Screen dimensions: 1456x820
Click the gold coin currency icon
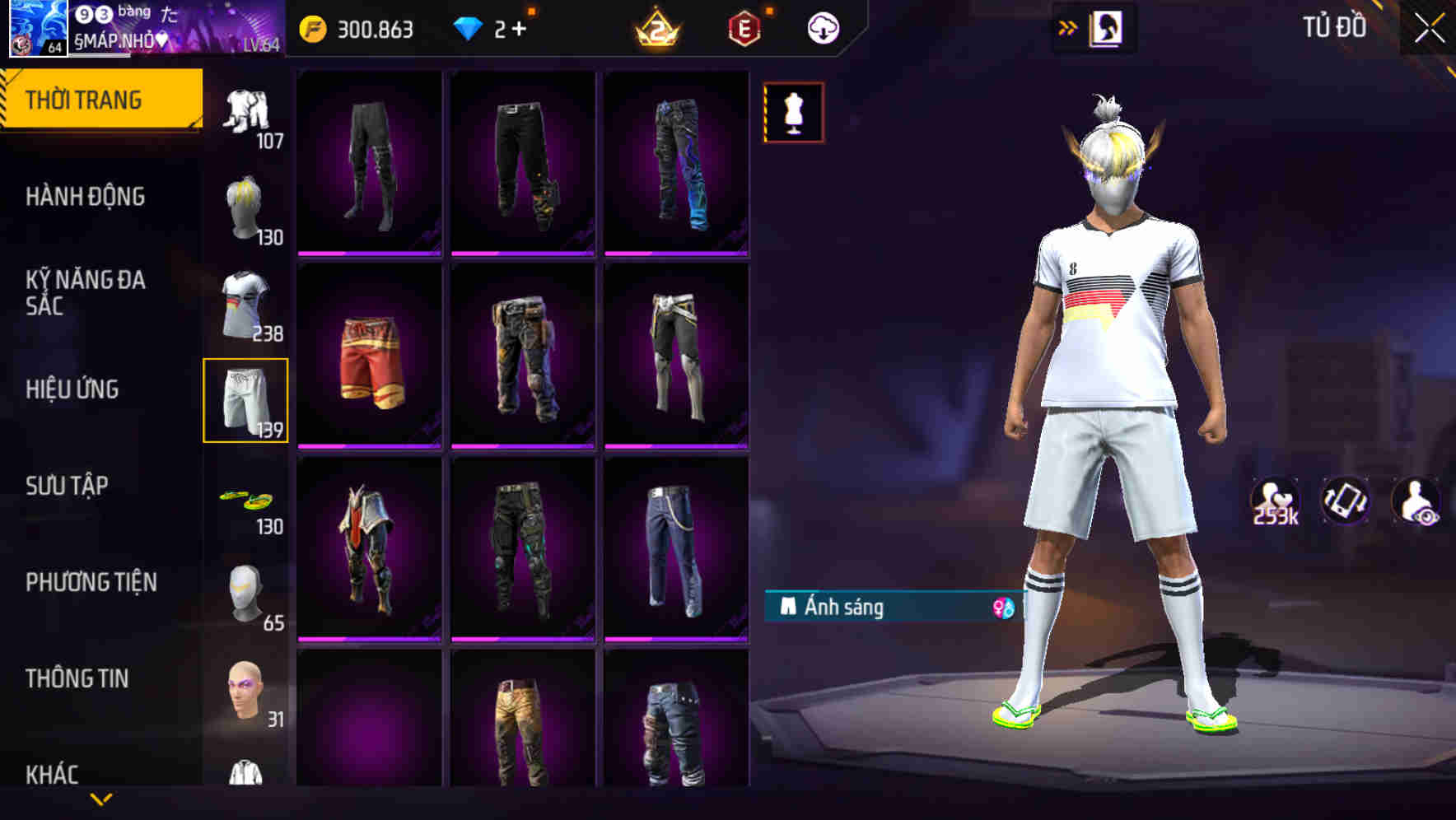(311, 27)
